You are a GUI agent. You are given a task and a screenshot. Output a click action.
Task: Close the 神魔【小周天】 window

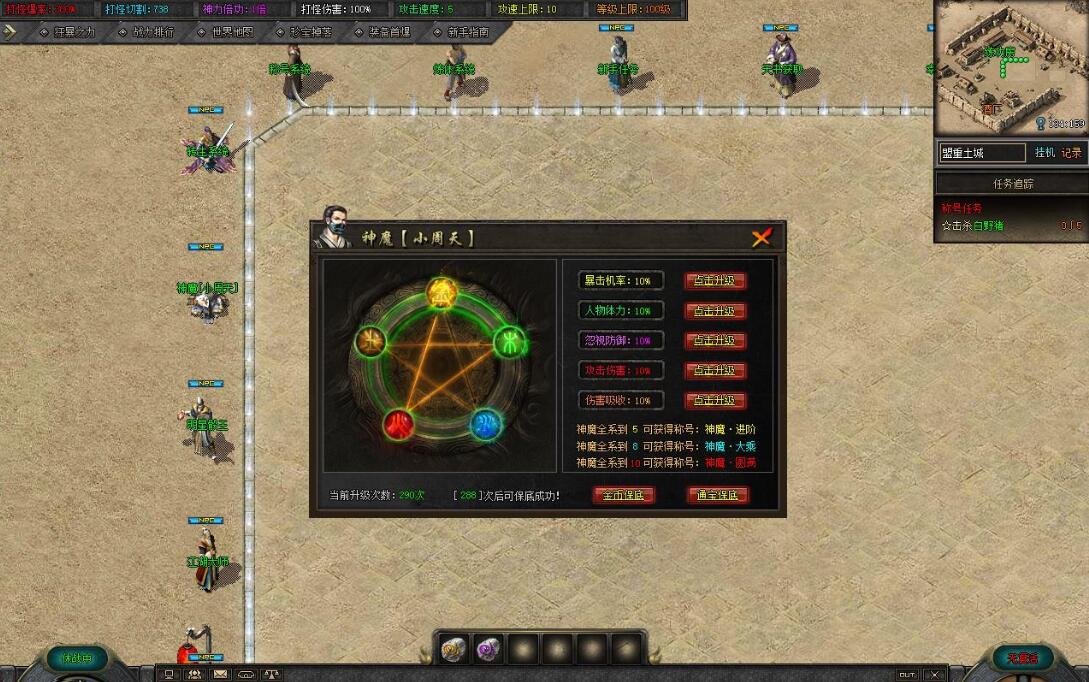(x=761, y=237)
